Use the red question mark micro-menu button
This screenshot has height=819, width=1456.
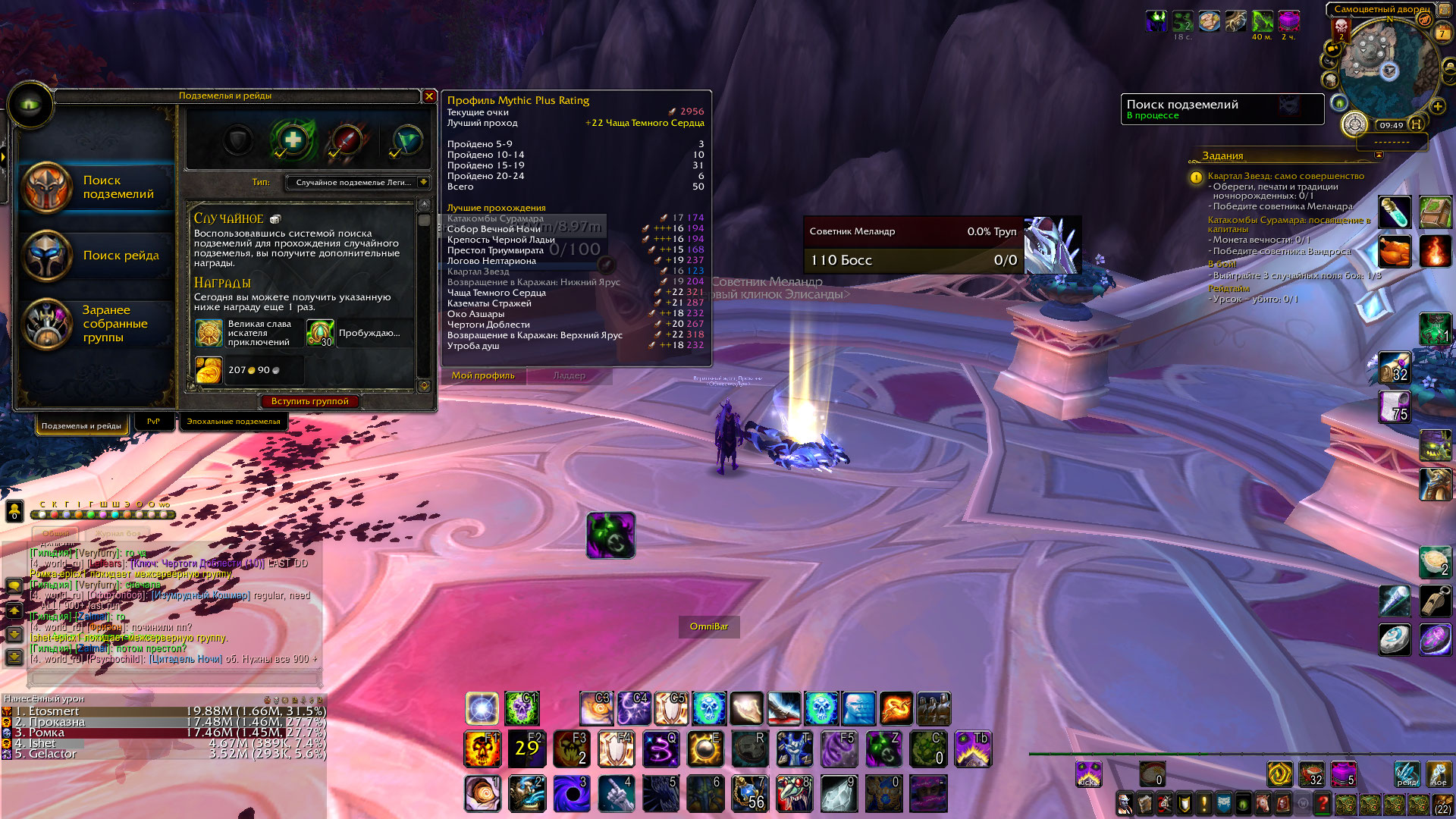[x=1323, y=803]
